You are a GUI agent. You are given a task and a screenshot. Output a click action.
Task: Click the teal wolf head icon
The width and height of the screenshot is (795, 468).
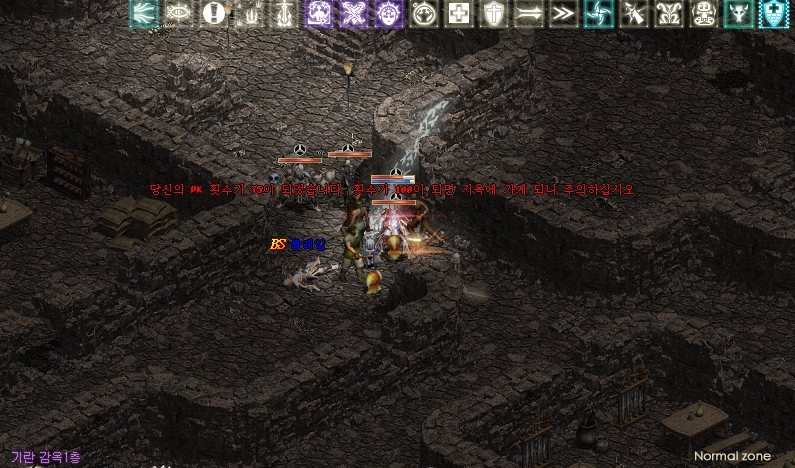point(738,13)
